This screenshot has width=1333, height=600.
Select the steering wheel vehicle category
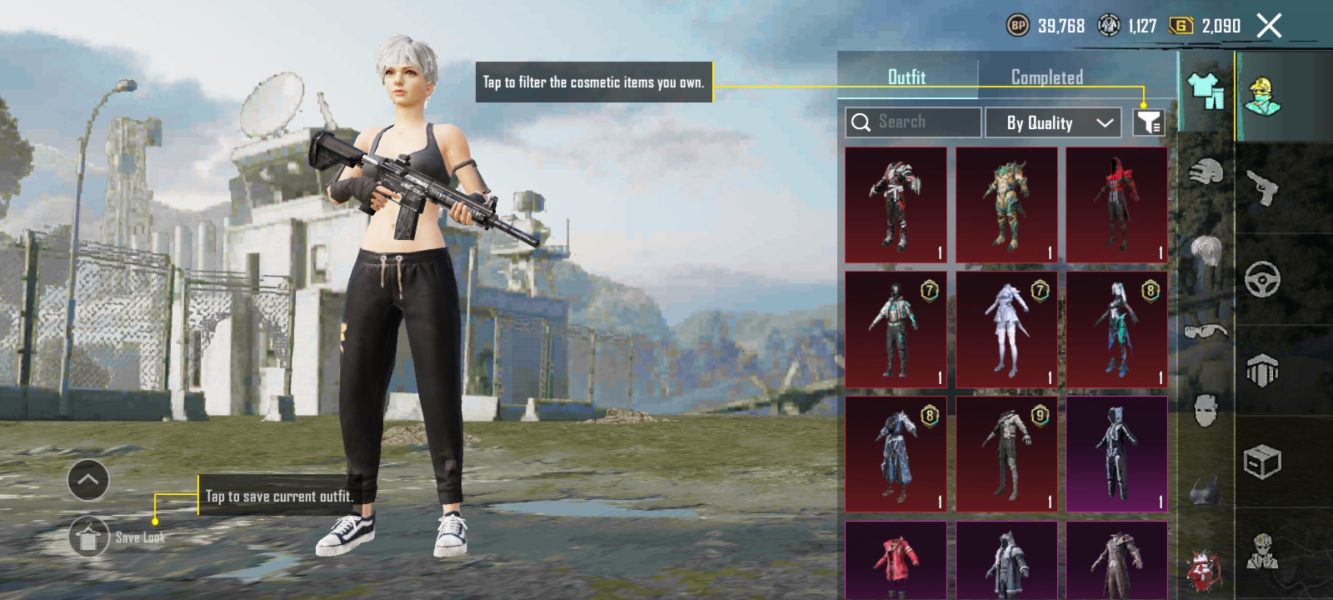(1262, 279)
